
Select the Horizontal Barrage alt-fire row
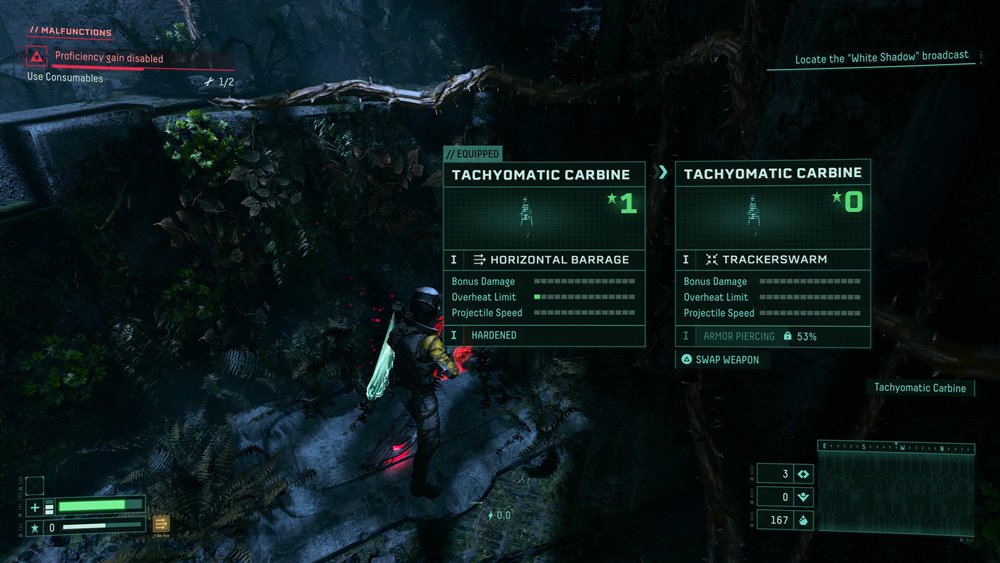pyautogui.click(x=544, y=259)
